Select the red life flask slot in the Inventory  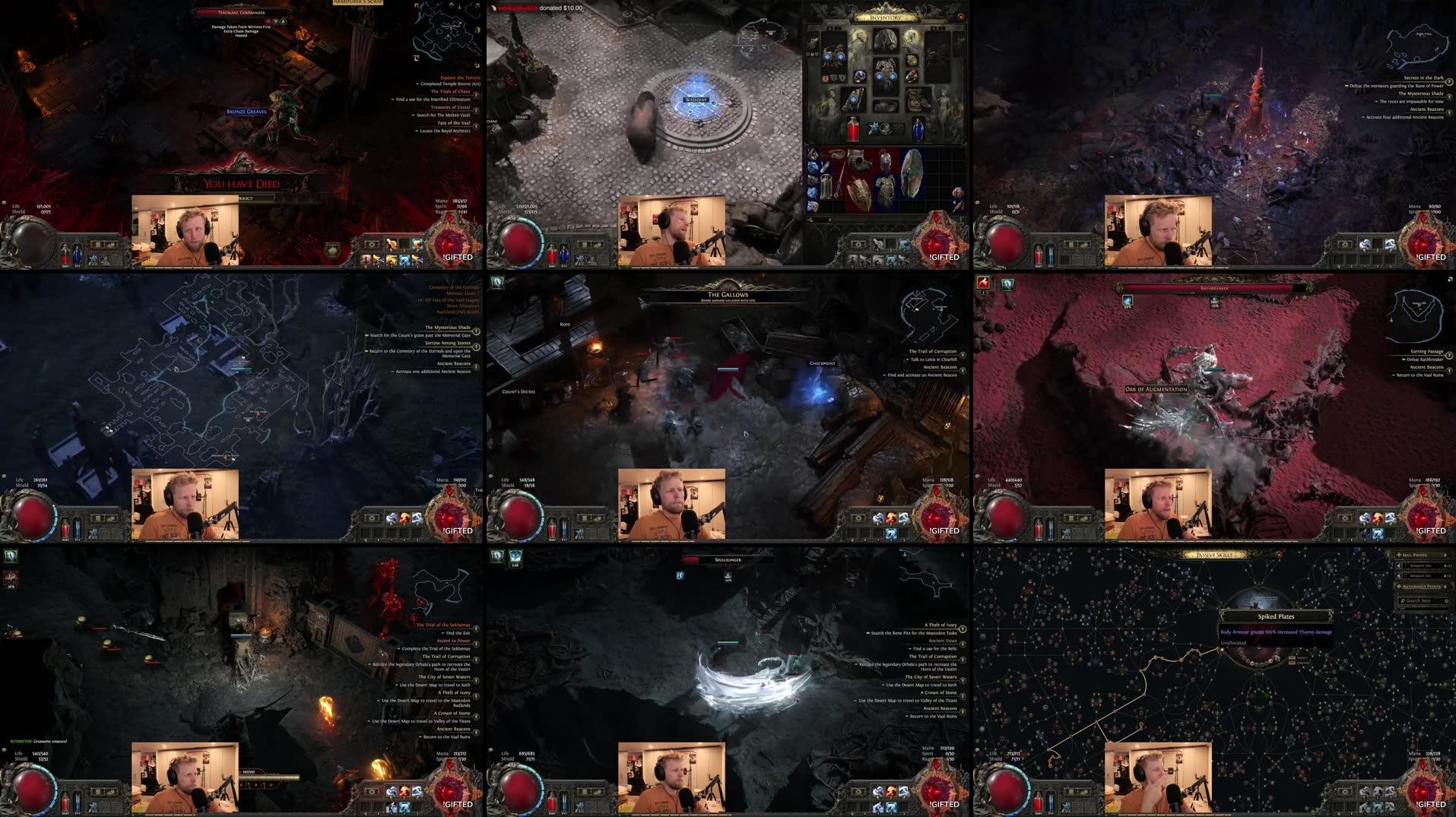pyautogui.click(x=853, y=129)
